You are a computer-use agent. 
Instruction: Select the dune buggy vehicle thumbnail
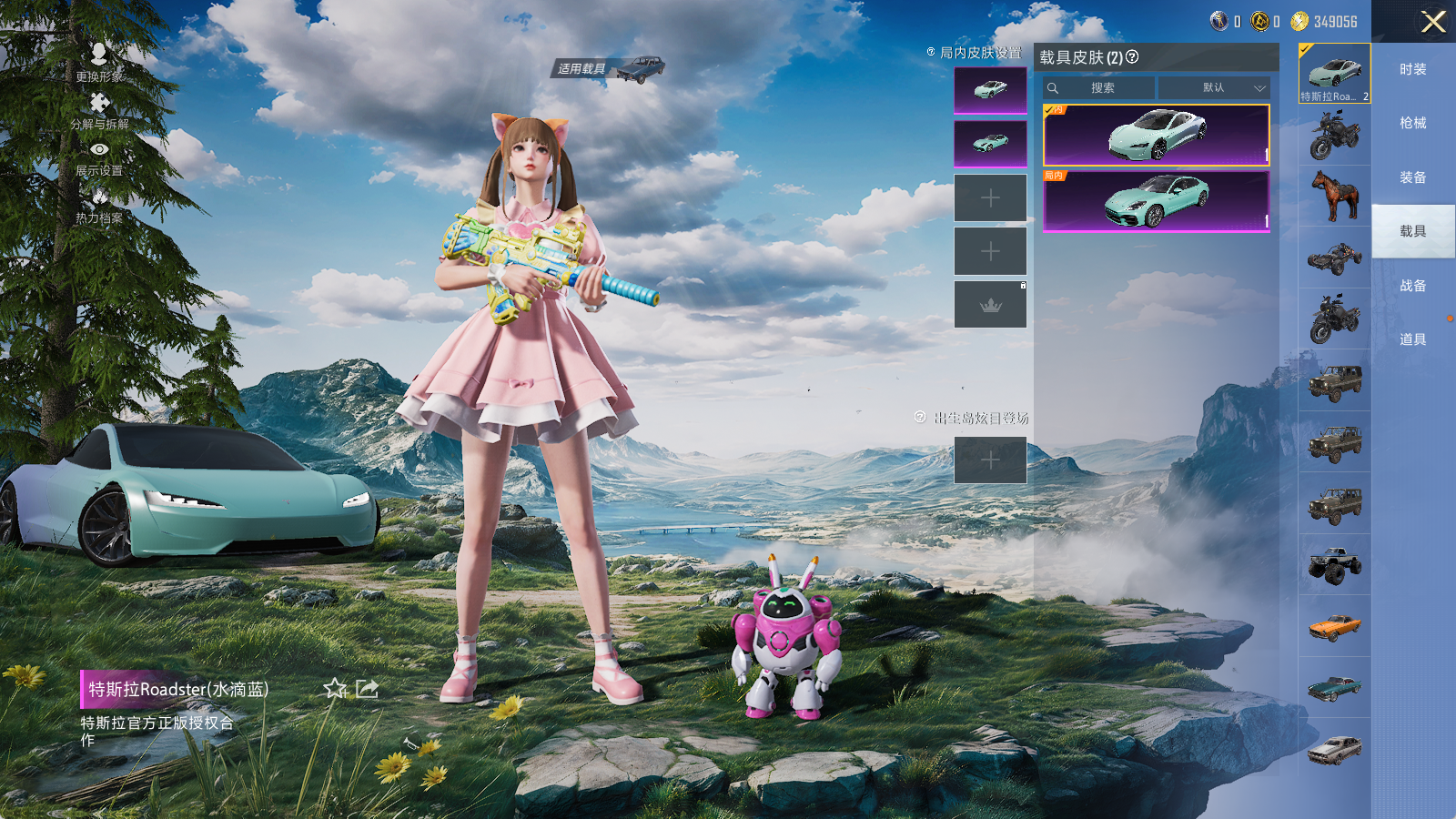tap(1334, 258)
